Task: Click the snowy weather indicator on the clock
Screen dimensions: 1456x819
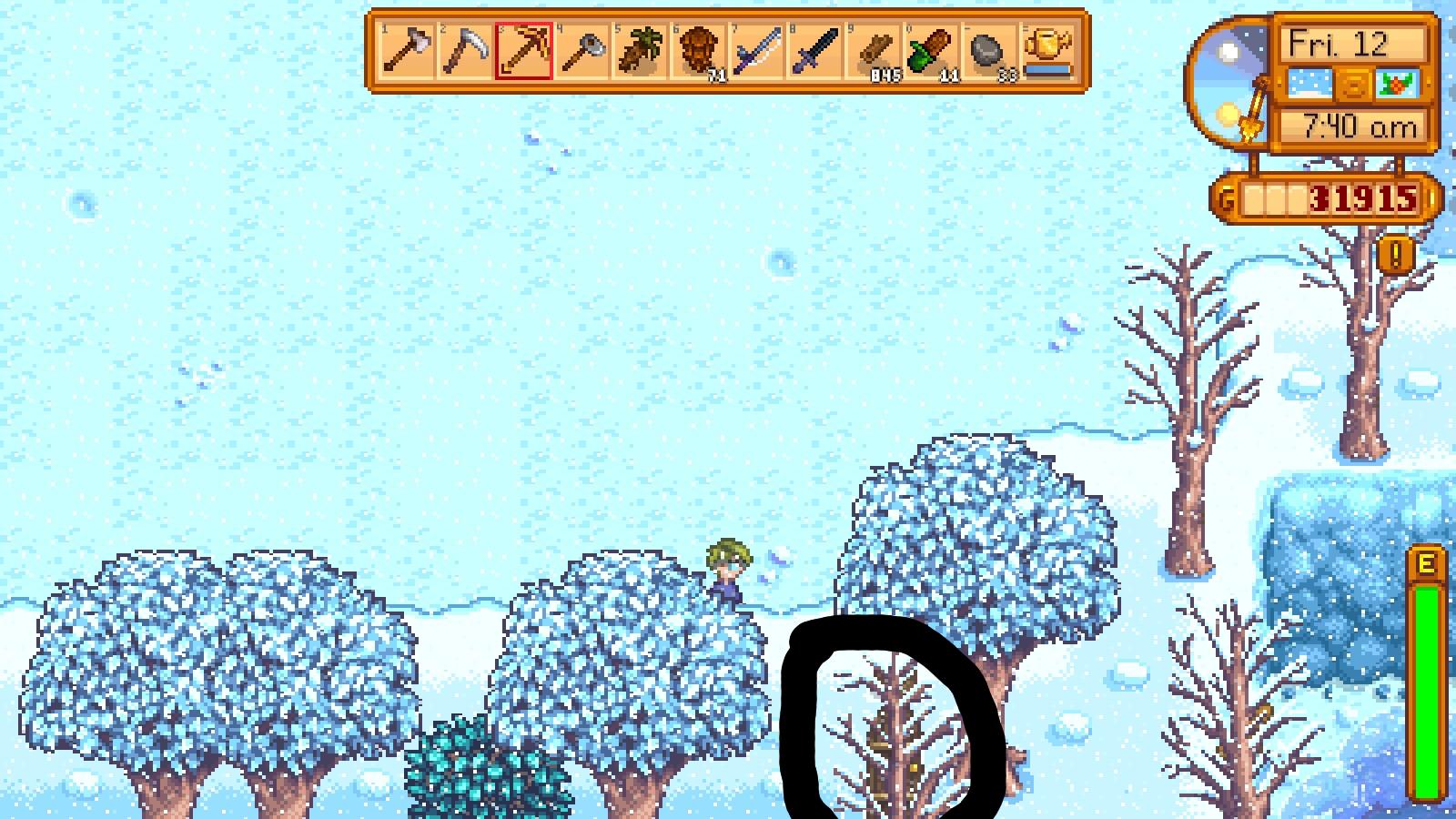Action: pyautogui.click(x=1310, y=83)
